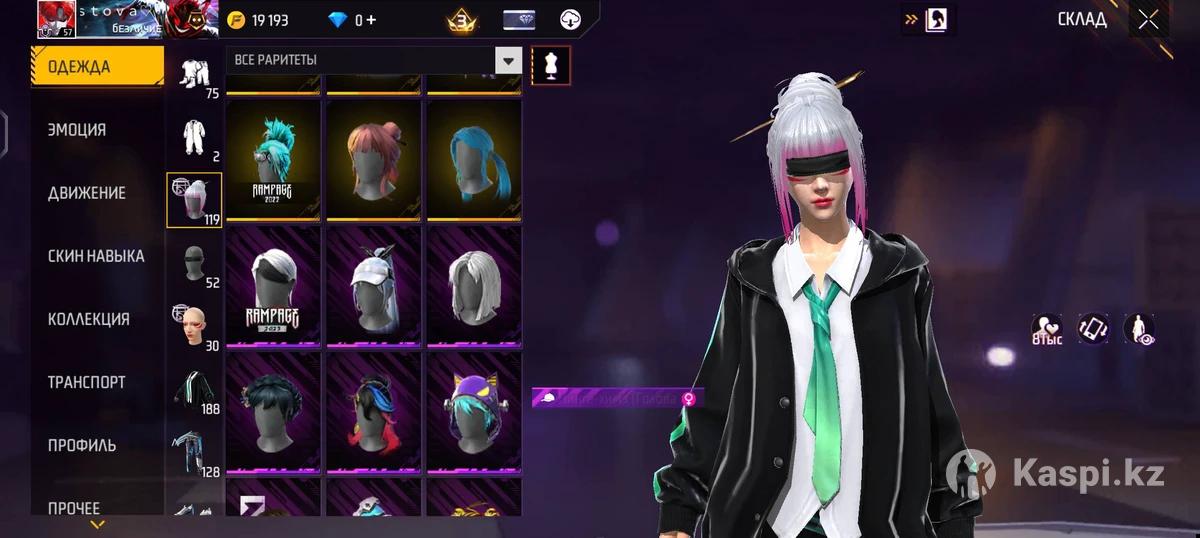Pick the white-haired Rampage 2023 head item
This screenshot has width=1200, height=538.
pyautogui.click(x=273, y=287)
